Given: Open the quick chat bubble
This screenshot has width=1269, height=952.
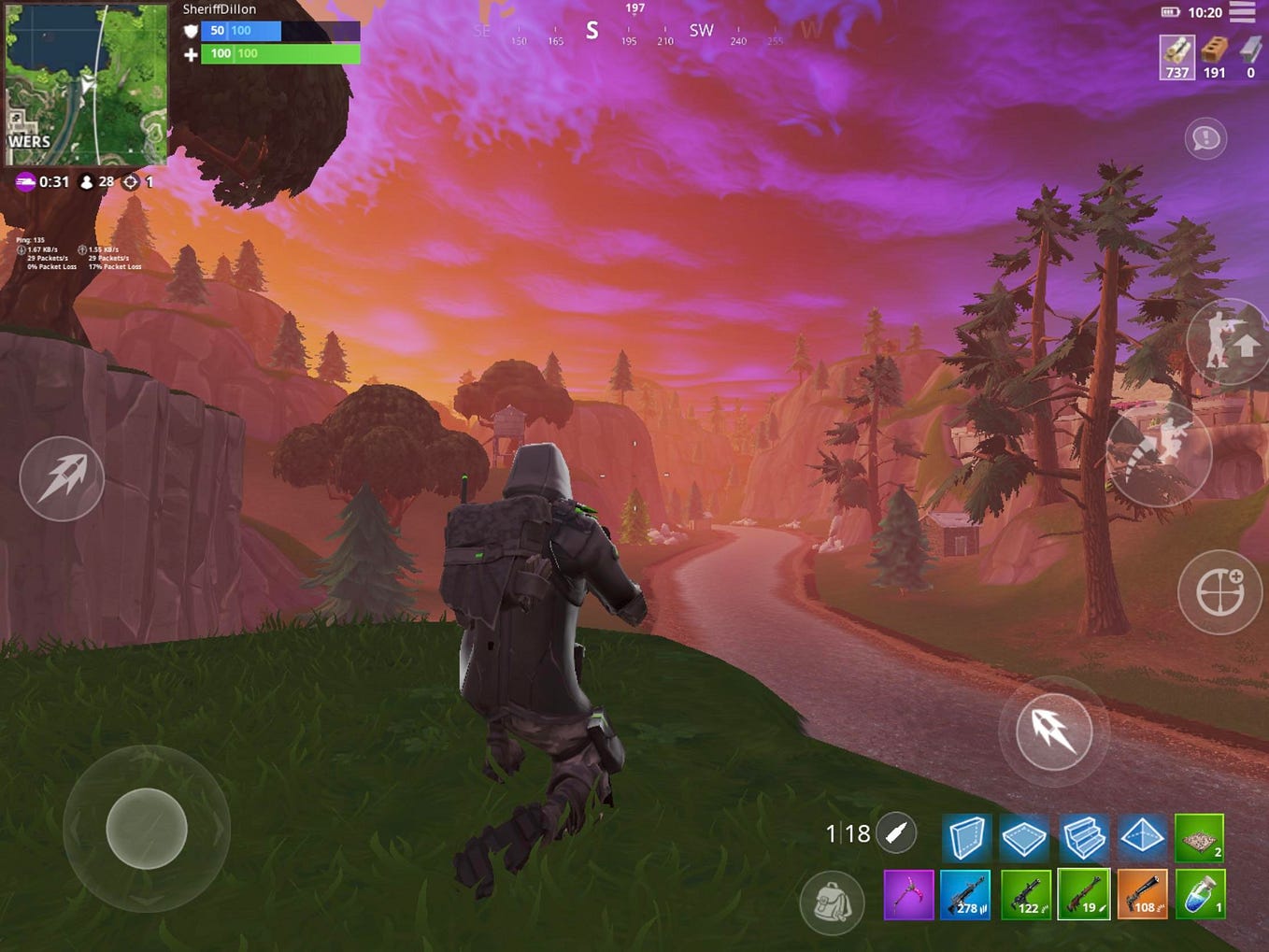Looking at the screenshot, I should [x=1205, y=138].
